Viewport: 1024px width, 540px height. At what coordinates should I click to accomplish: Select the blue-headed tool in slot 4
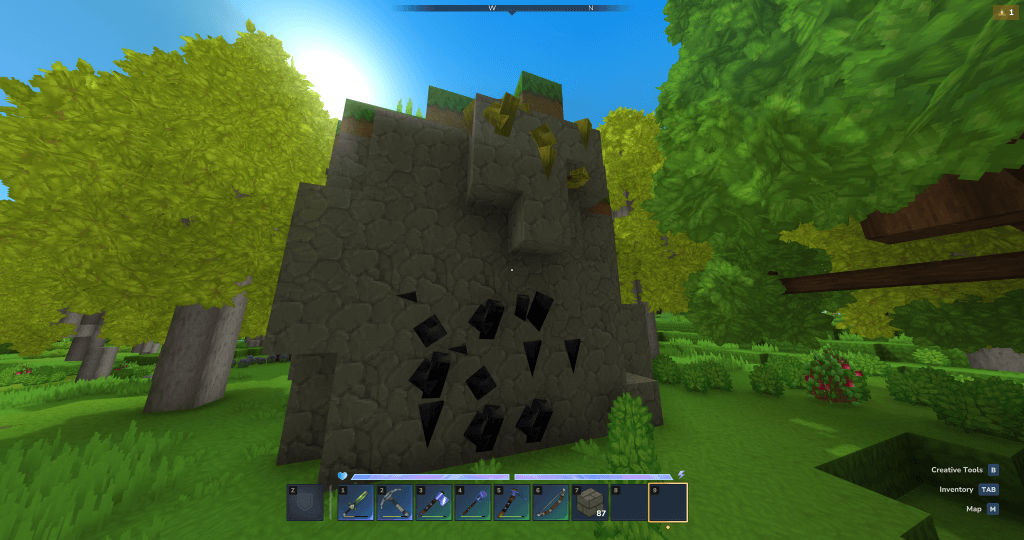[473, 502]
